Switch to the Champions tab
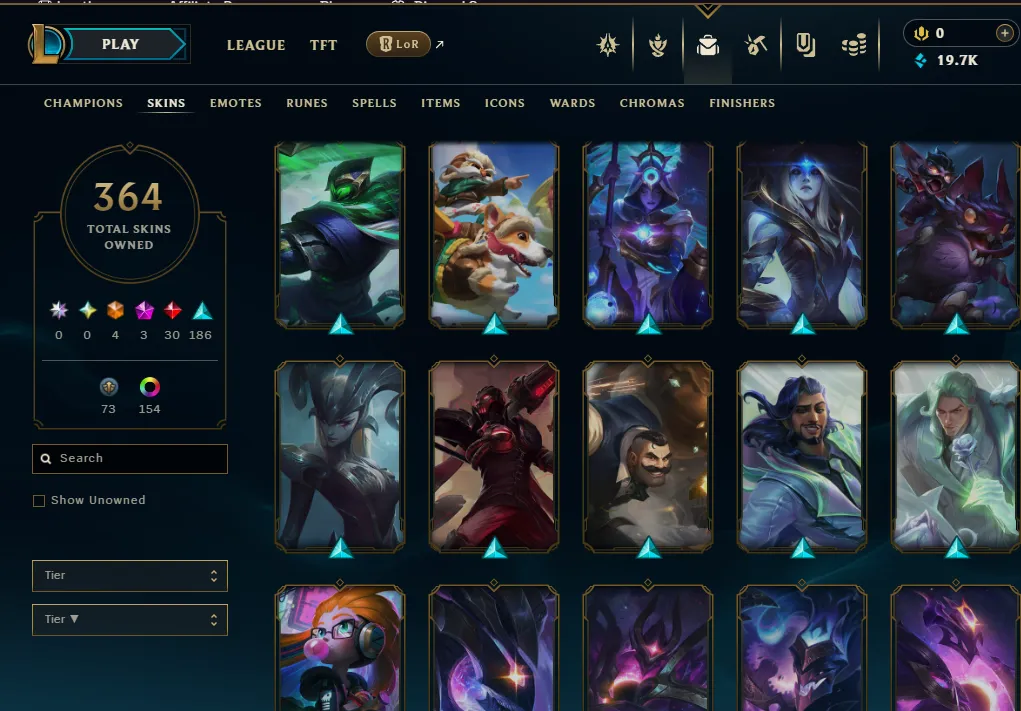This screenshot has height=711, width=1021. (83, 103)
